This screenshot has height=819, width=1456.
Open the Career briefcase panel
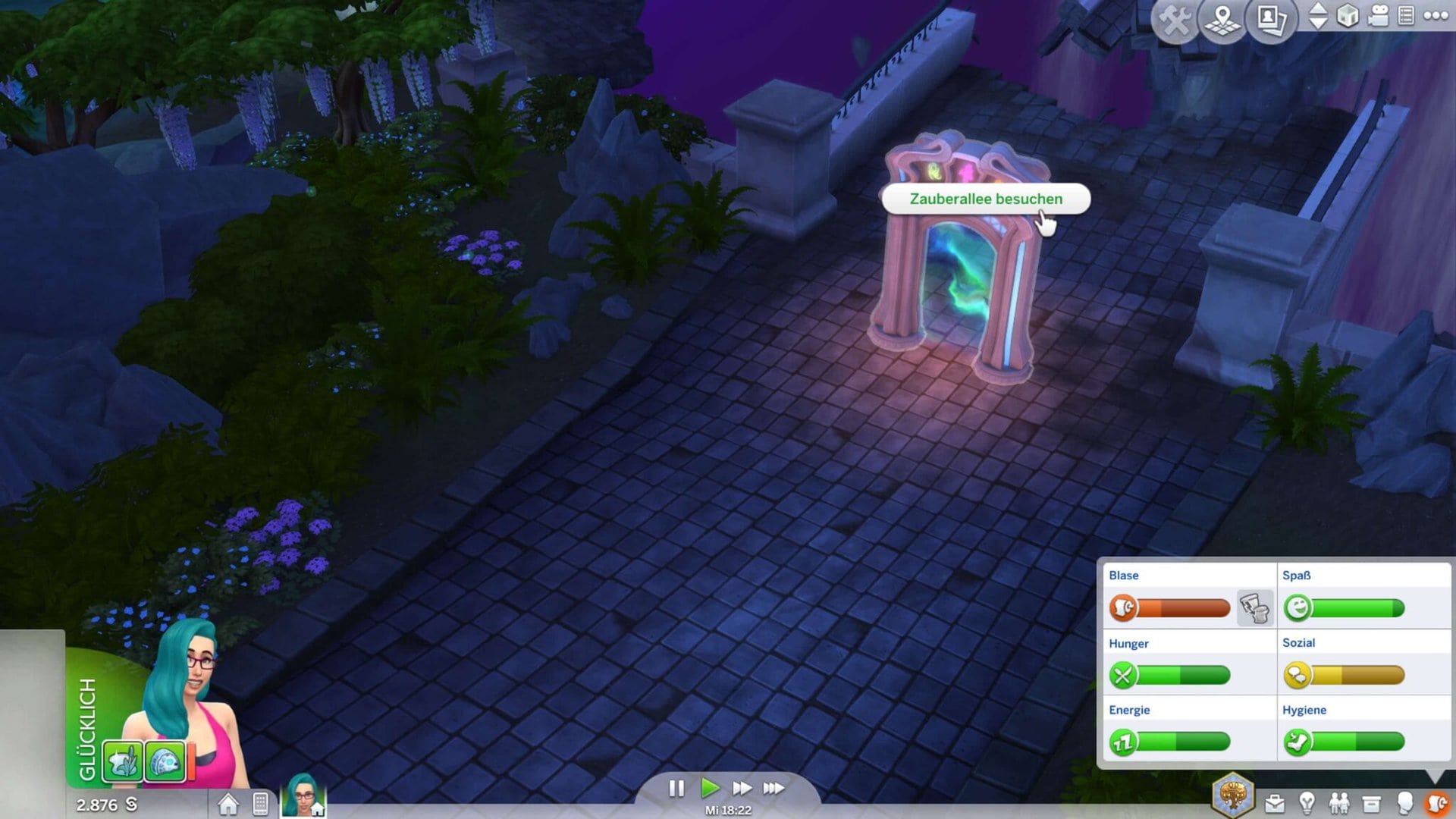(1275, 804)
